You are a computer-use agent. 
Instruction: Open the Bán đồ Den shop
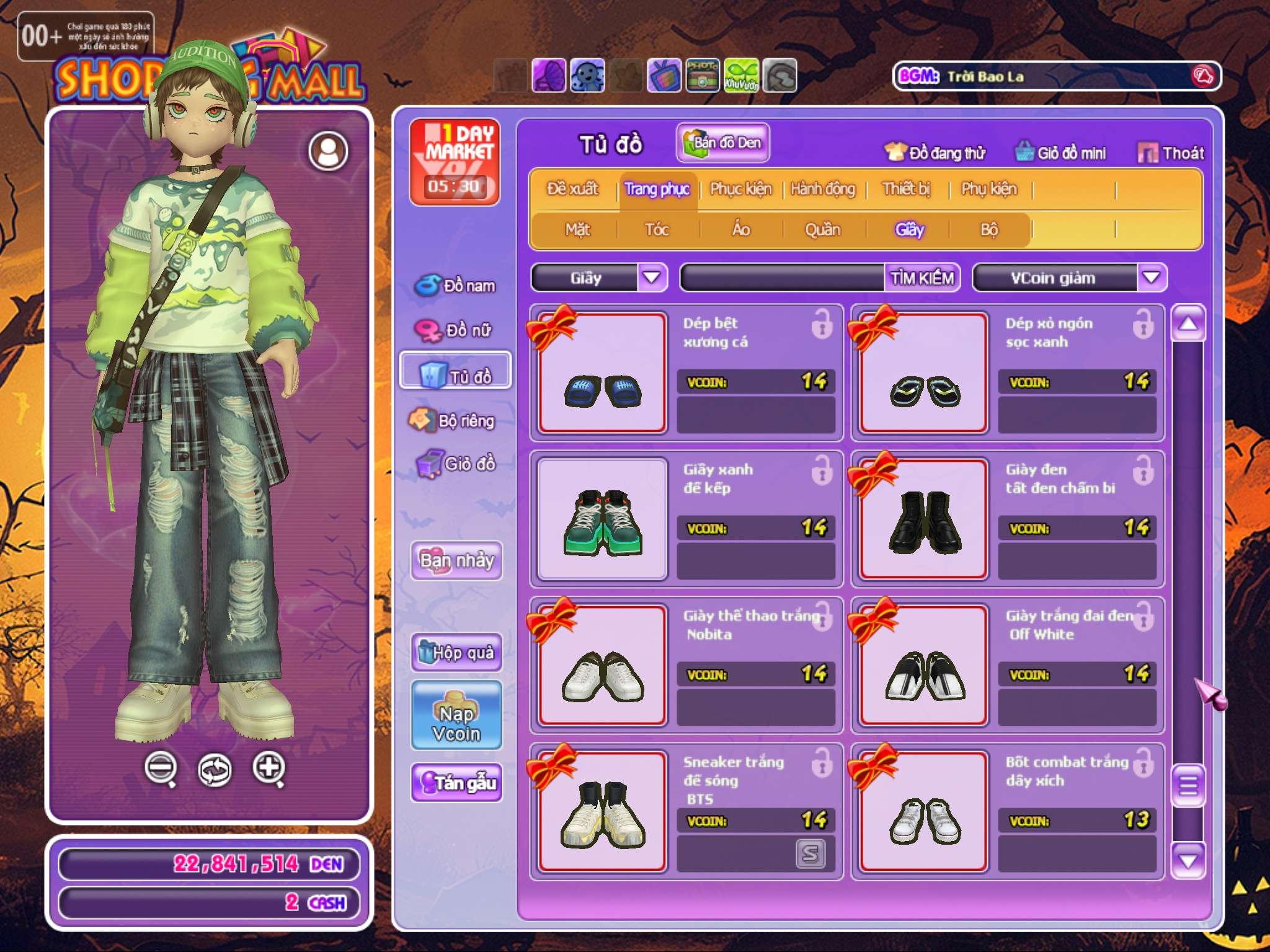click(x=722, y=143)
